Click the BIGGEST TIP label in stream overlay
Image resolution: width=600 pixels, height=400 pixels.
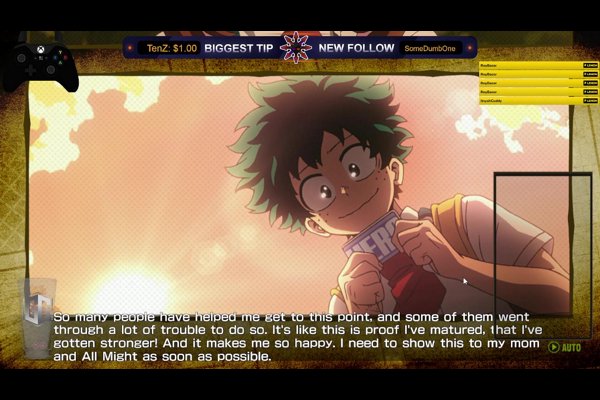pyautogui.click(x=239, y=47)
